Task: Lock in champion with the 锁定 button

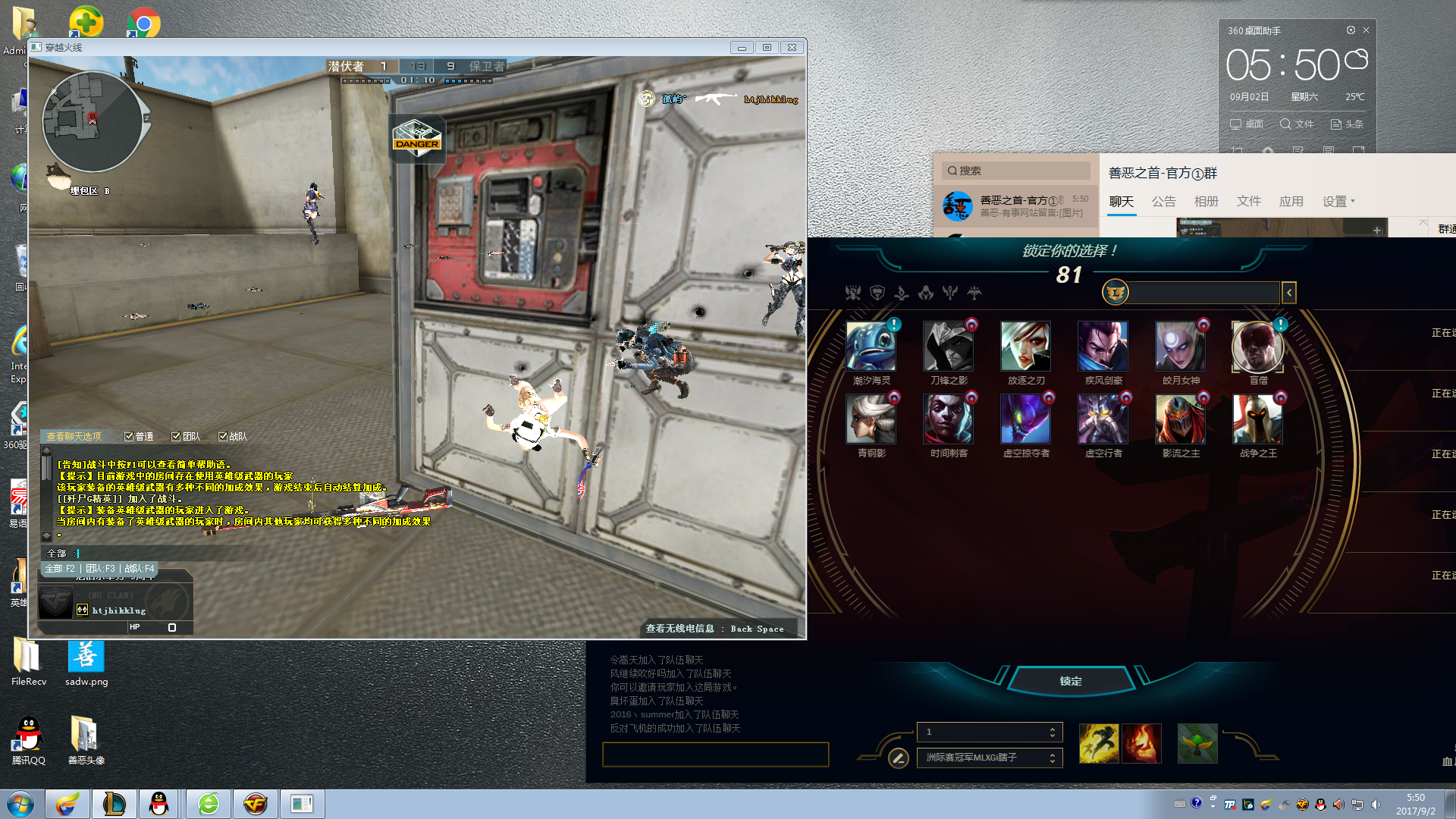Action: [x=1070, y=681]
